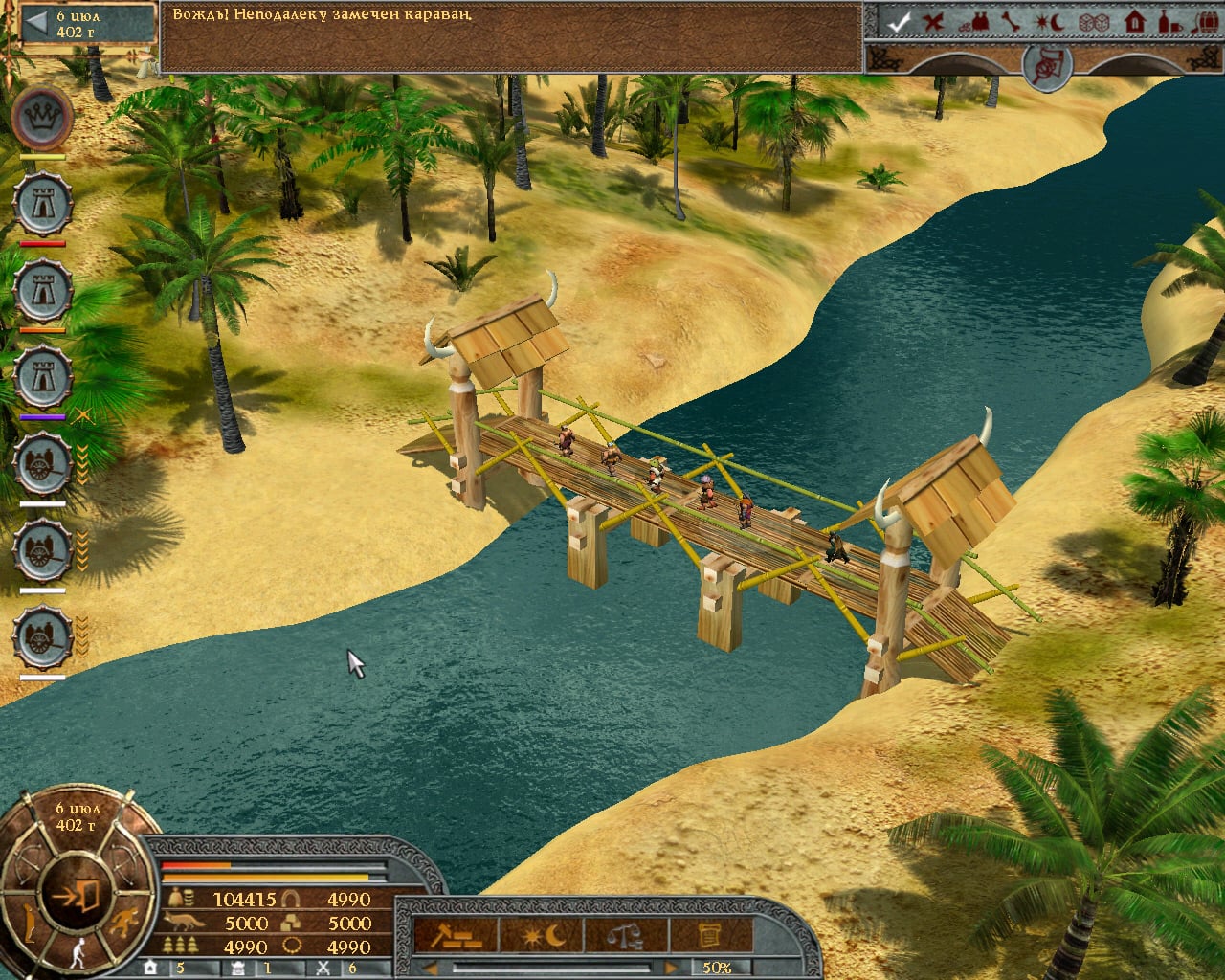The image size is (1225, 980).
Task: Select the bottle and cup icon
Action: [1169, 22]
